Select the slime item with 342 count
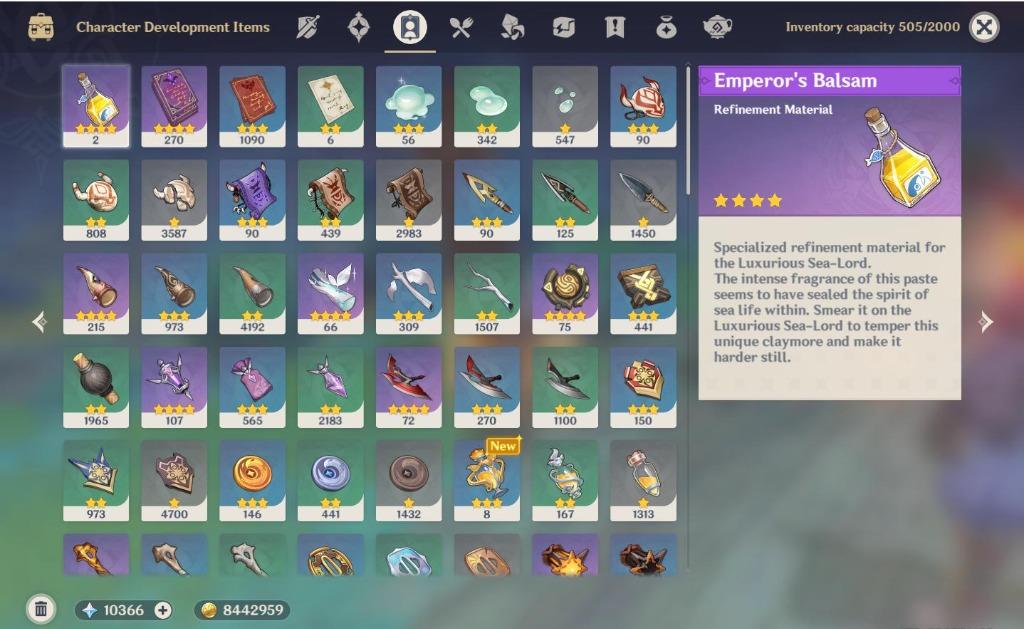The width and height of the screenshot is (1024, 629). 487,106
